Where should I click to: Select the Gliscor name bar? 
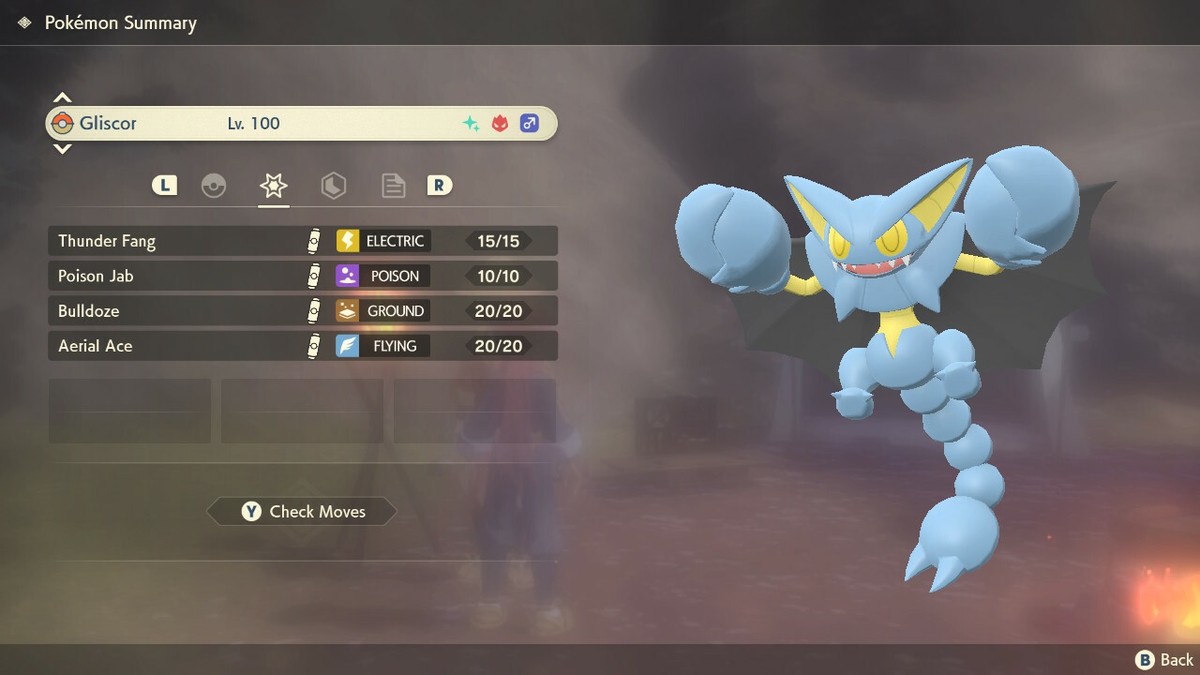point(302,123)
